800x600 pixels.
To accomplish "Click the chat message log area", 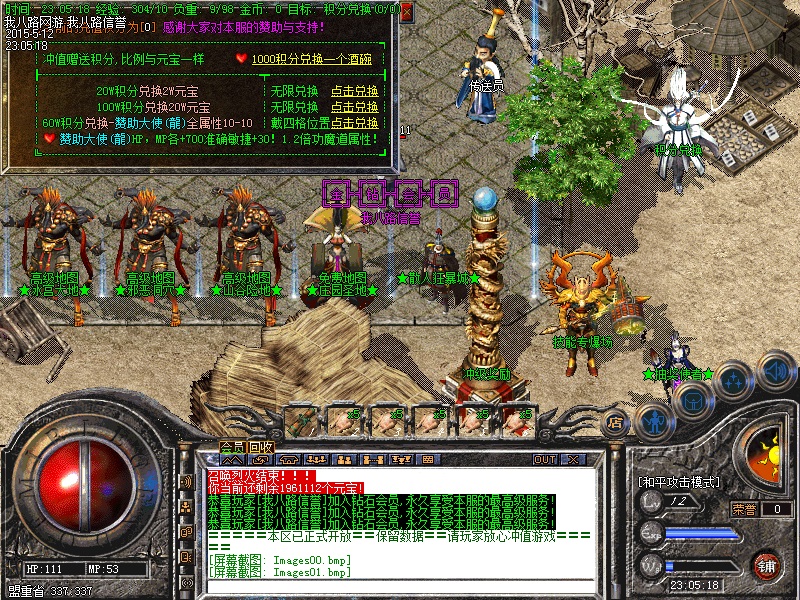I will (x=400, y=522).
